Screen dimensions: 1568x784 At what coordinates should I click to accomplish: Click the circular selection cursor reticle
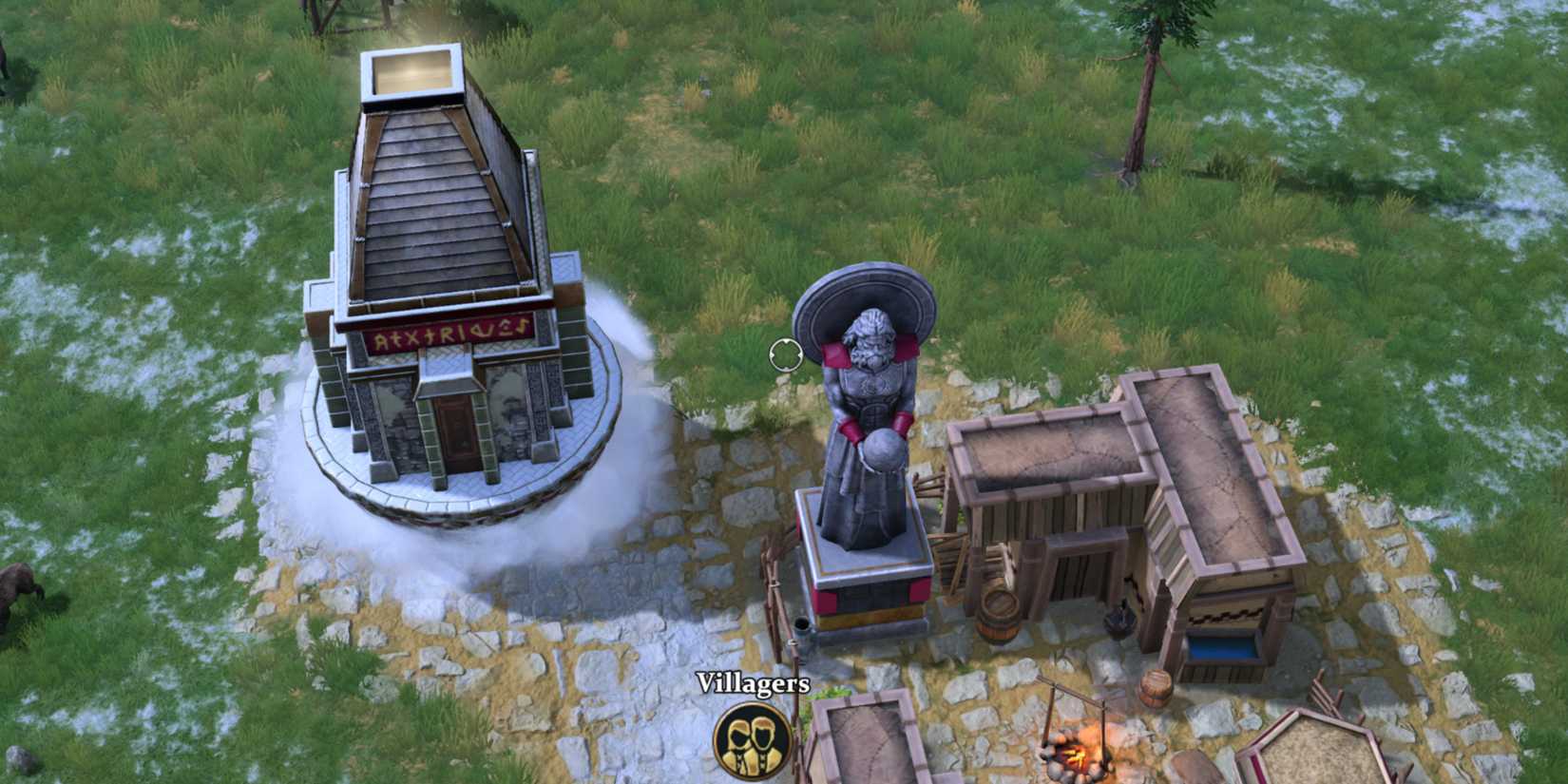click(x=787, y=354)
